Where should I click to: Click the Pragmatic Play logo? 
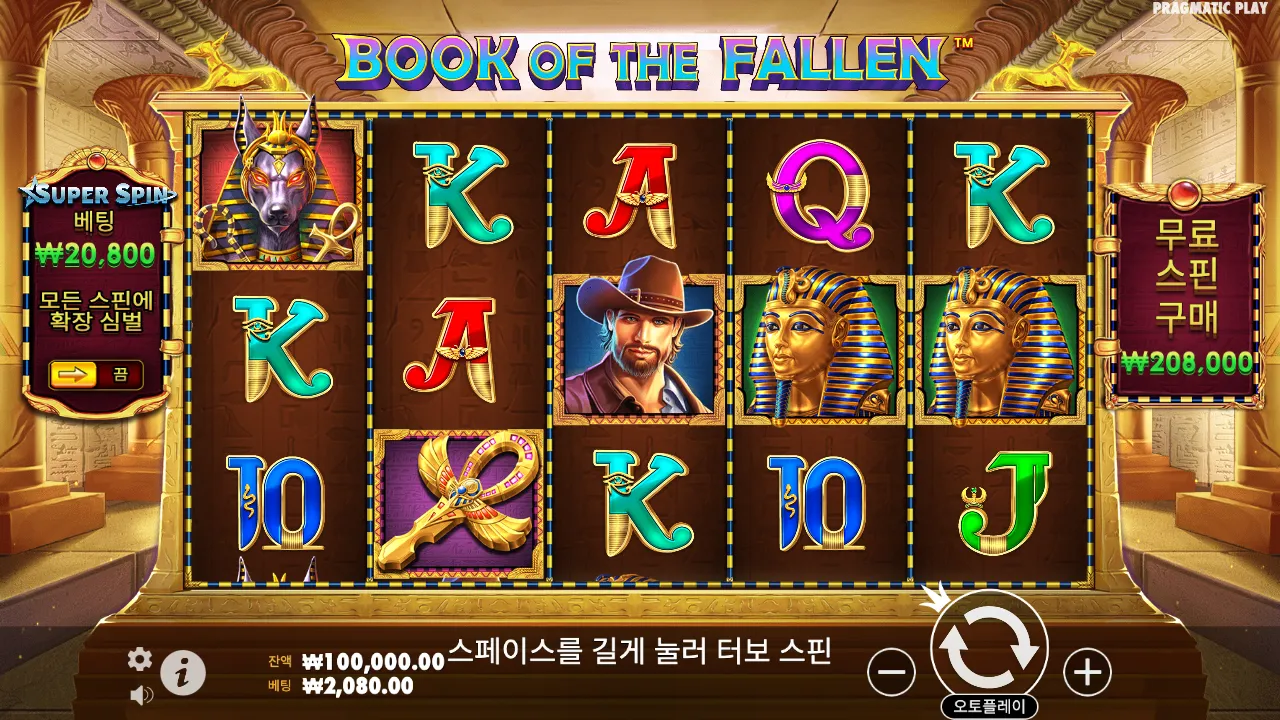pyautogui.click(x=1210, y=10)
